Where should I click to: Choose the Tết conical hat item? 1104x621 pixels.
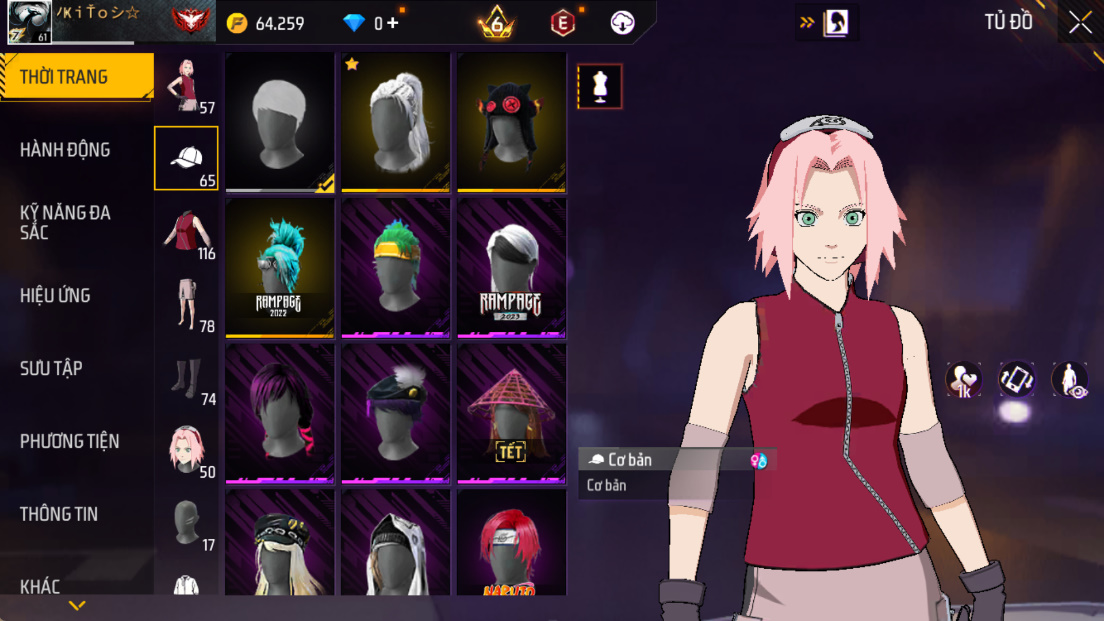tap(512, 413)
